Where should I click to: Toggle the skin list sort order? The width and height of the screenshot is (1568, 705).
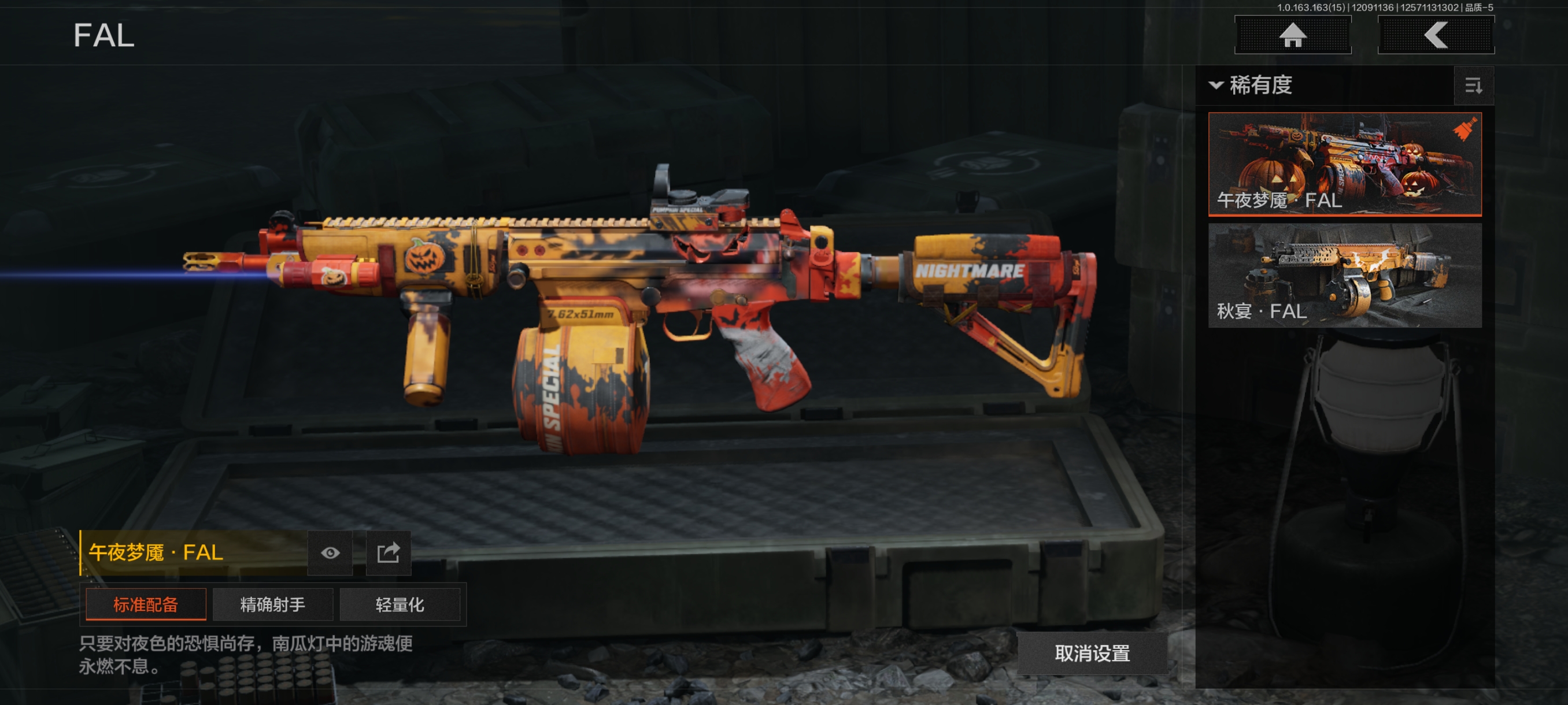[x=1473, y=86]
